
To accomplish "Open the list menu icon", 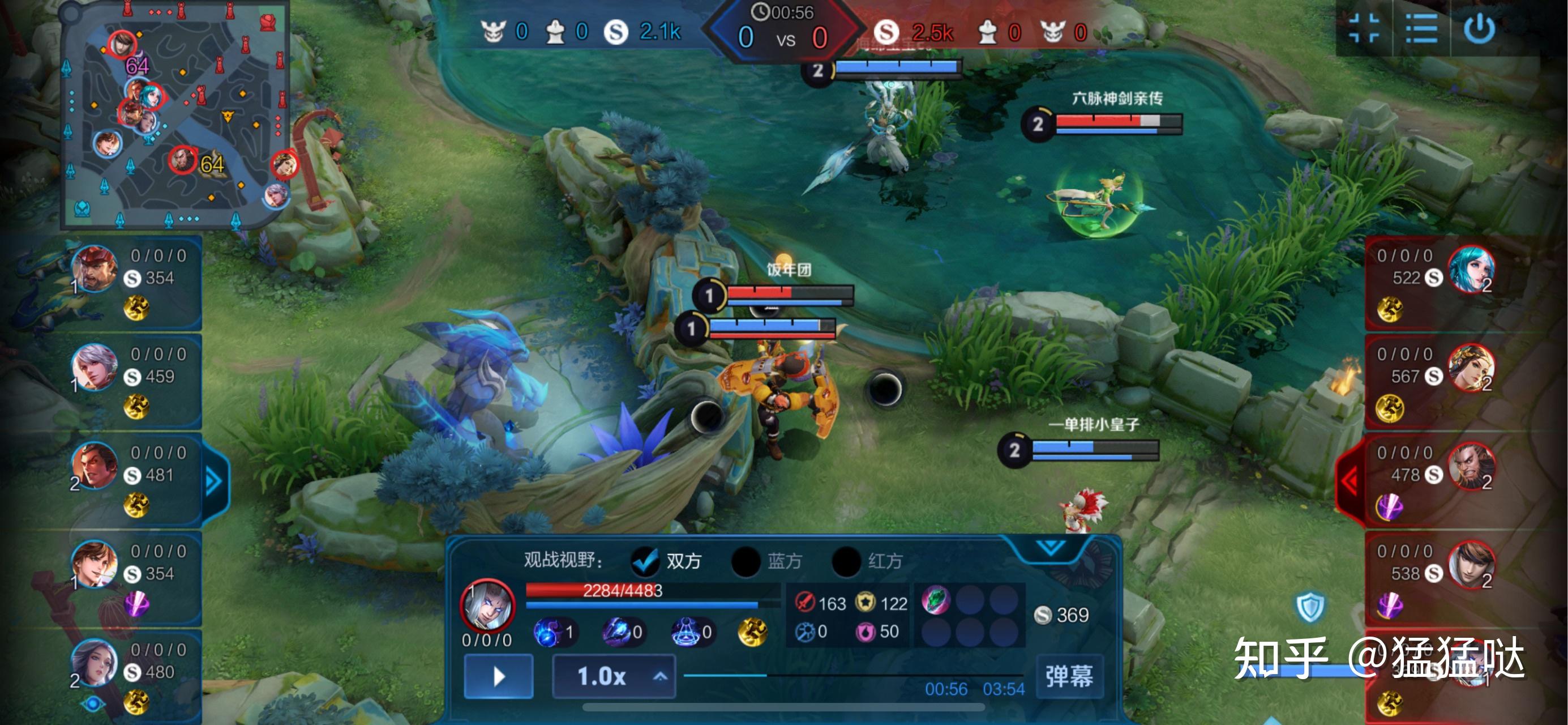I will point(1421,29).
